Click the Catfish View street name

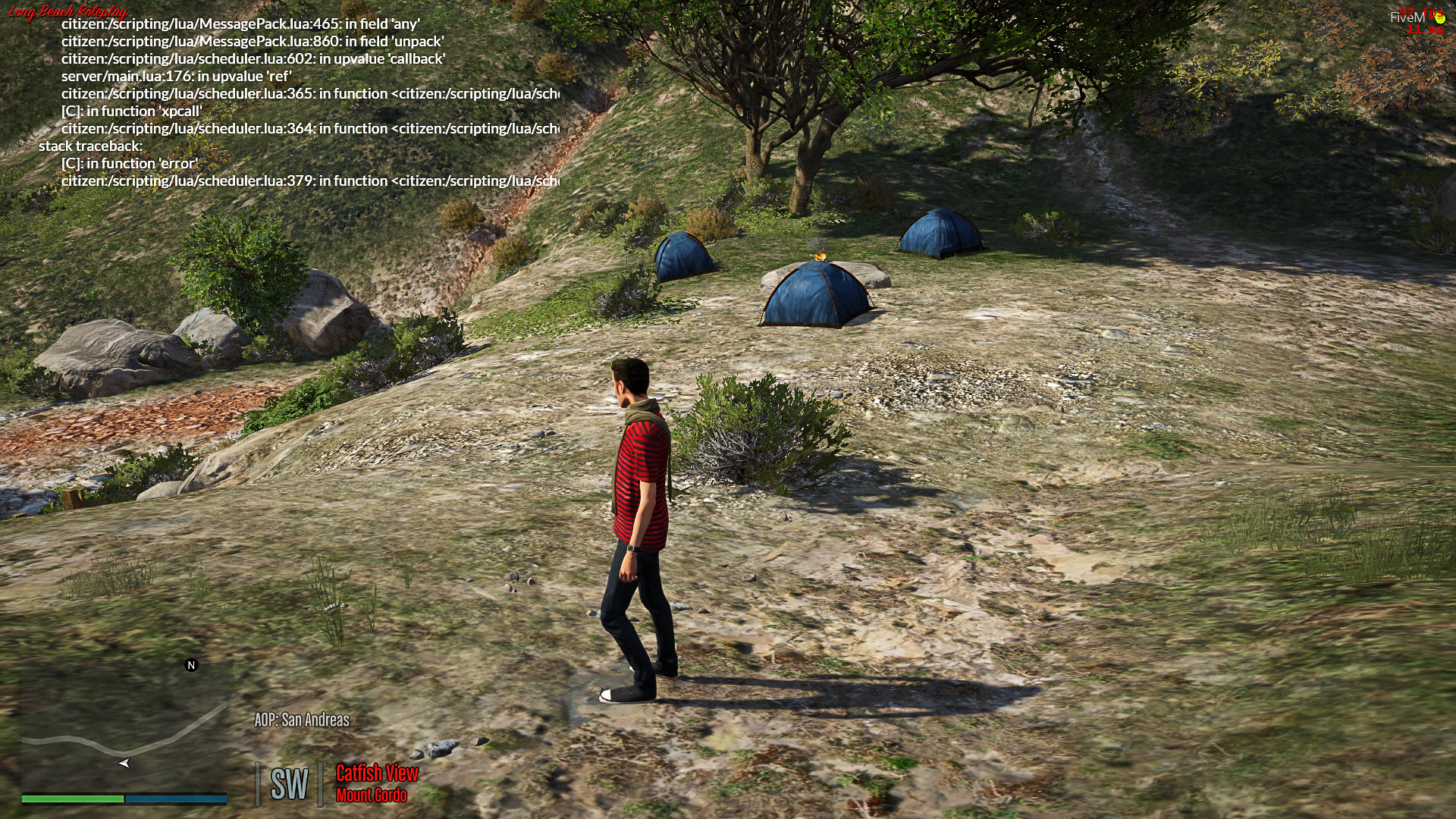[x=376, y=773]
